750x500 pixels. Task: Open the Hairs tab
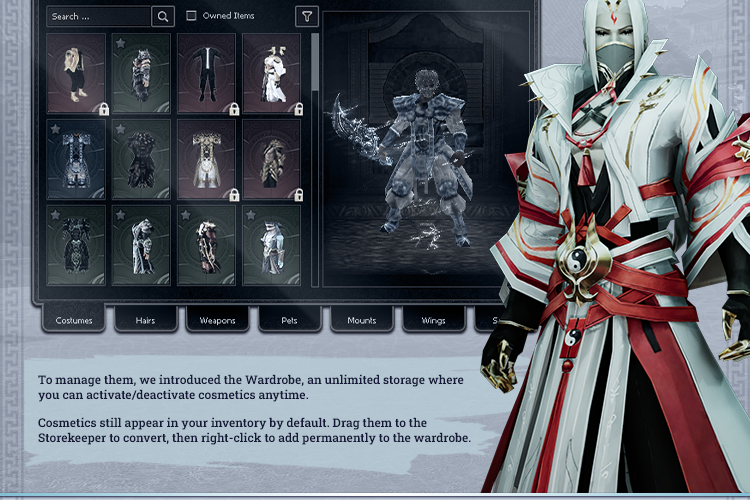pos(146,320)
